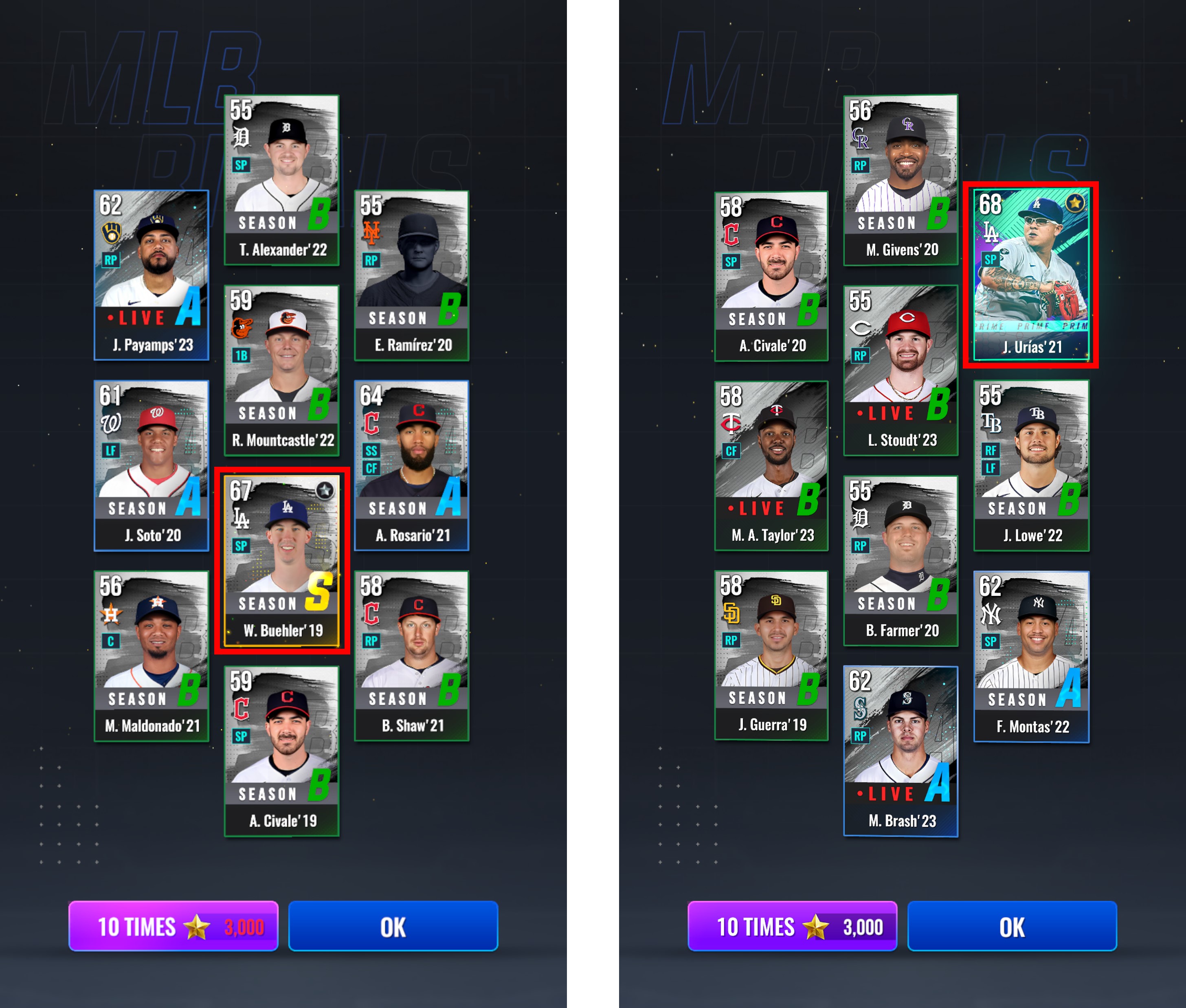Select the L. Stoudt'23 Live card
The width and height of the screenshot is (1186, 1008).
(901, 370)
